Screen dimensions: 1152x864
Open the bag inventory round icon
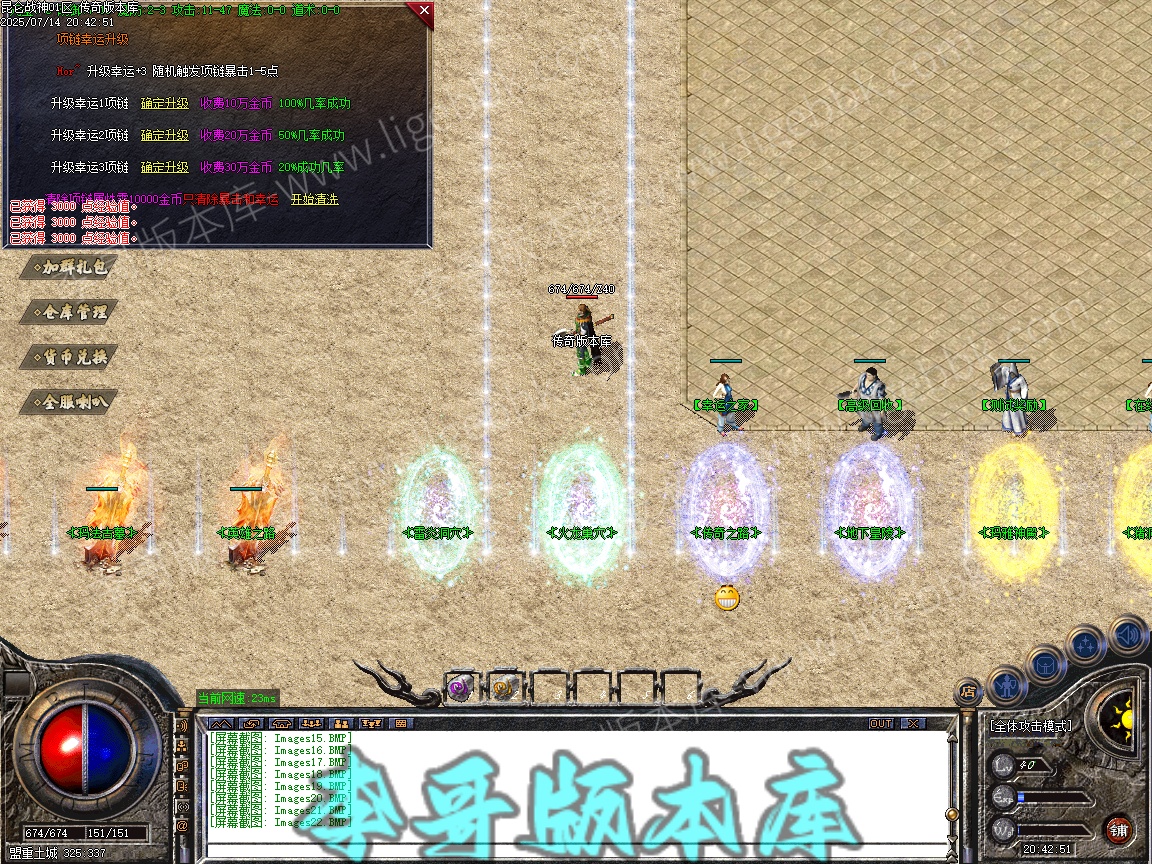click(1044, 664)
